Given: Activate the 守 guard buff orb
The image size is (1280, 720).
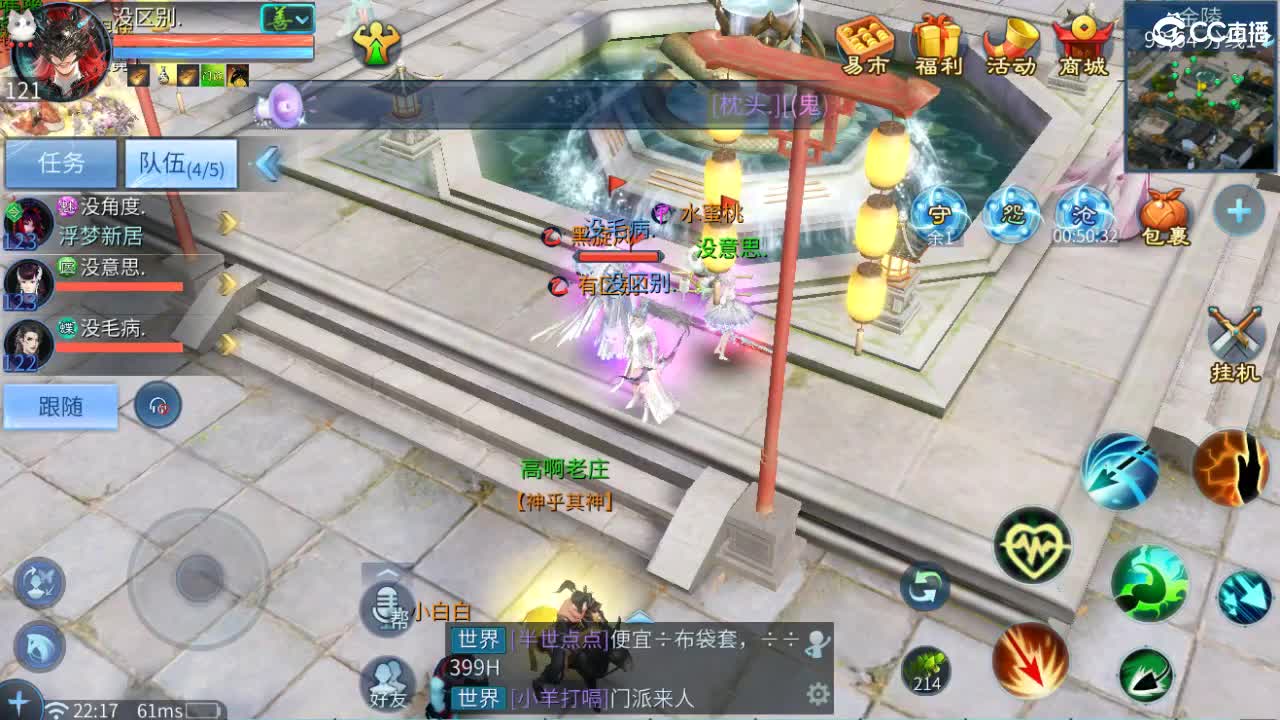Looking at the screenshot, I should (936, 213).
